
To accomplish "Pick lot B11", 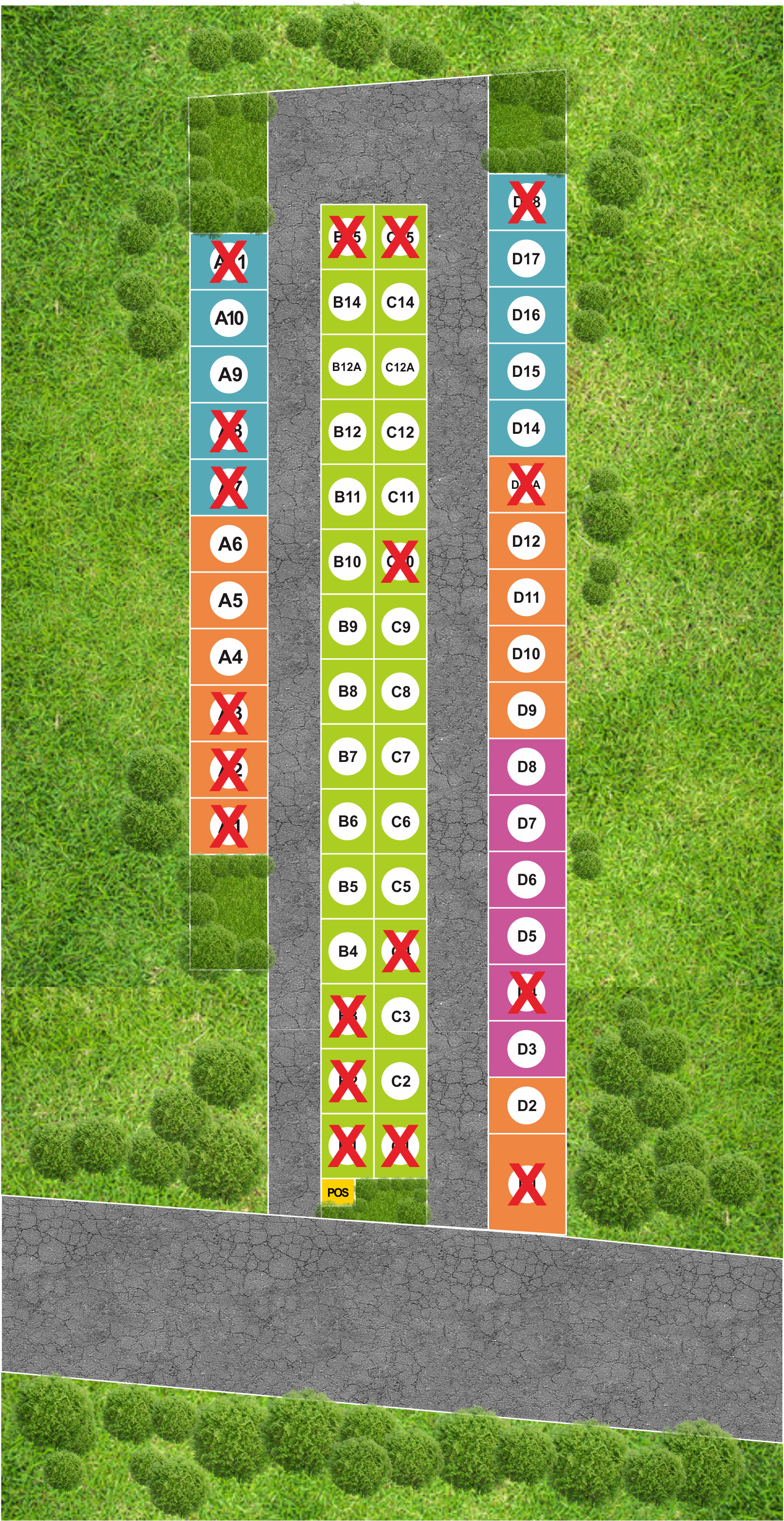I will [x=347, y=497].
